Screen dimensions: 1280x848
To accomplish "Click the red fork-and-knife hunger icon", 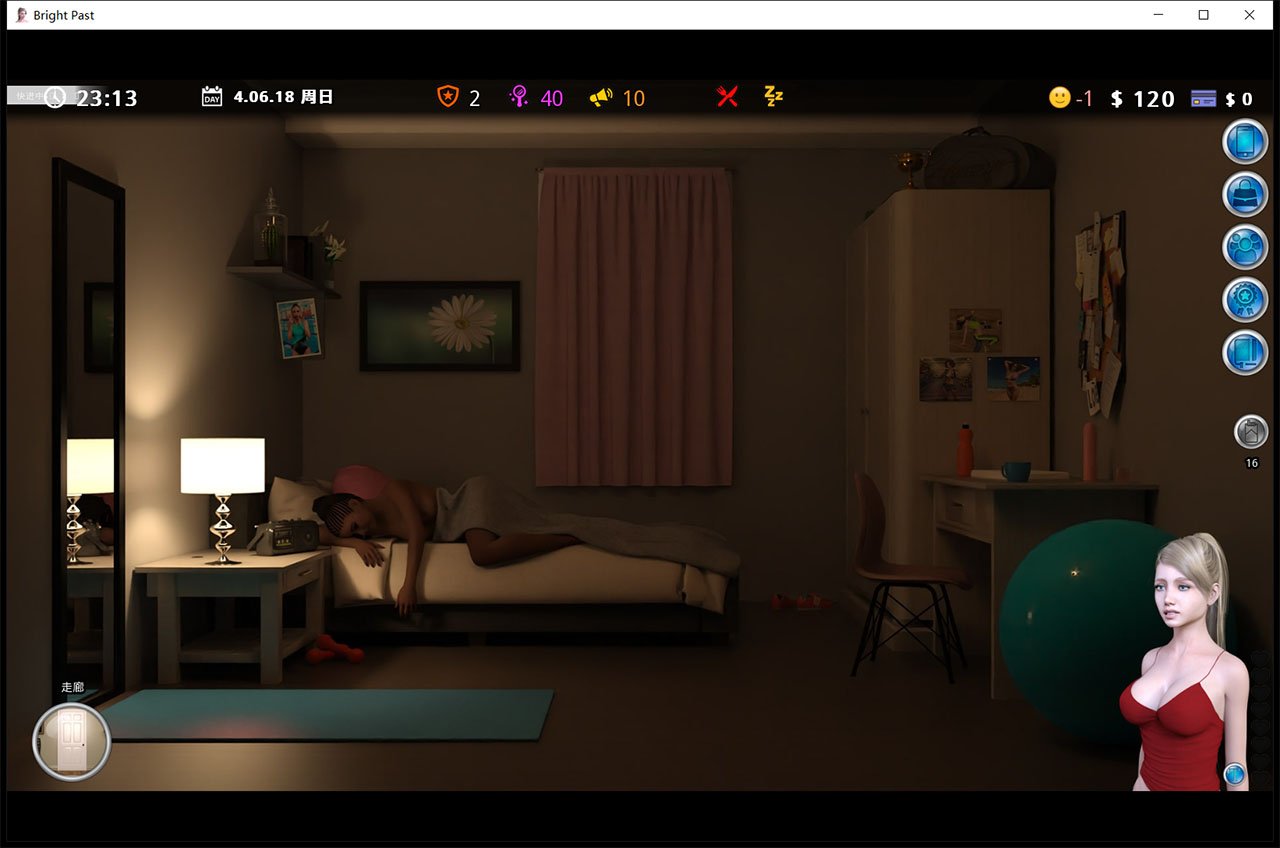I will tap(727, 97).
